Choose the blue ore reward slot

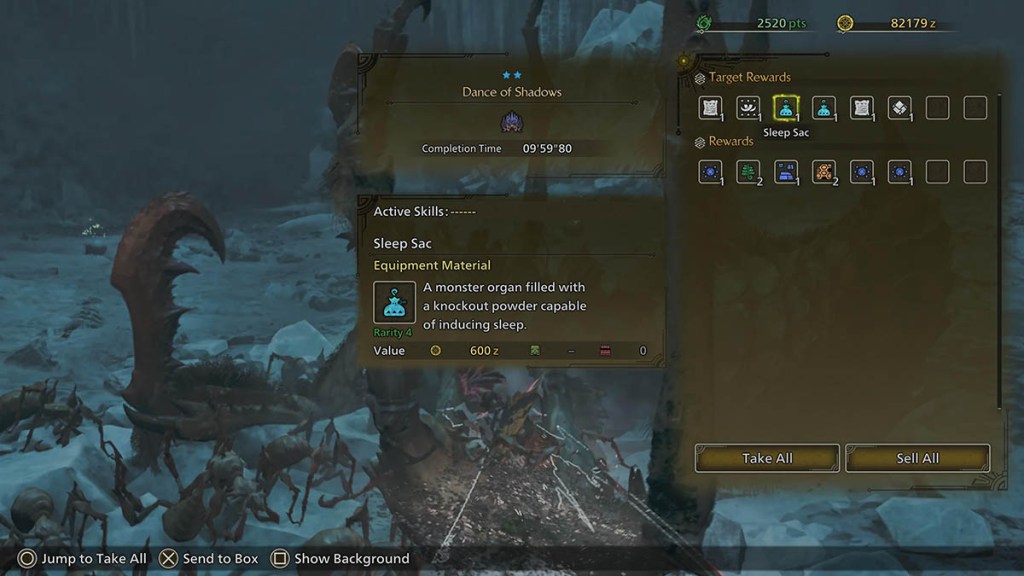click(786, 172)
